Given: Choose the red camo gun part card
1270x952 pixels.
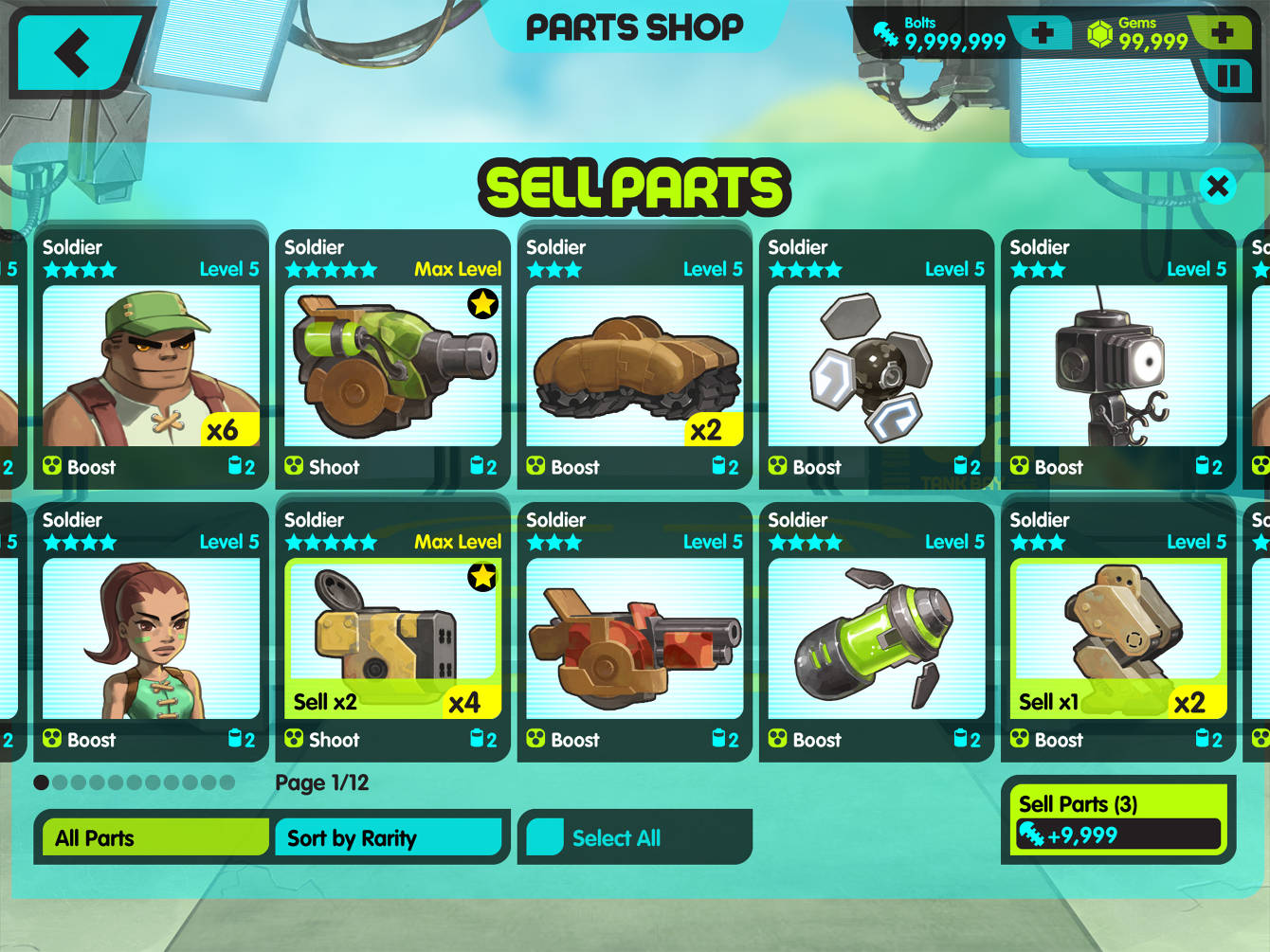Looking at the screenshot, I should tap(635, 633).
